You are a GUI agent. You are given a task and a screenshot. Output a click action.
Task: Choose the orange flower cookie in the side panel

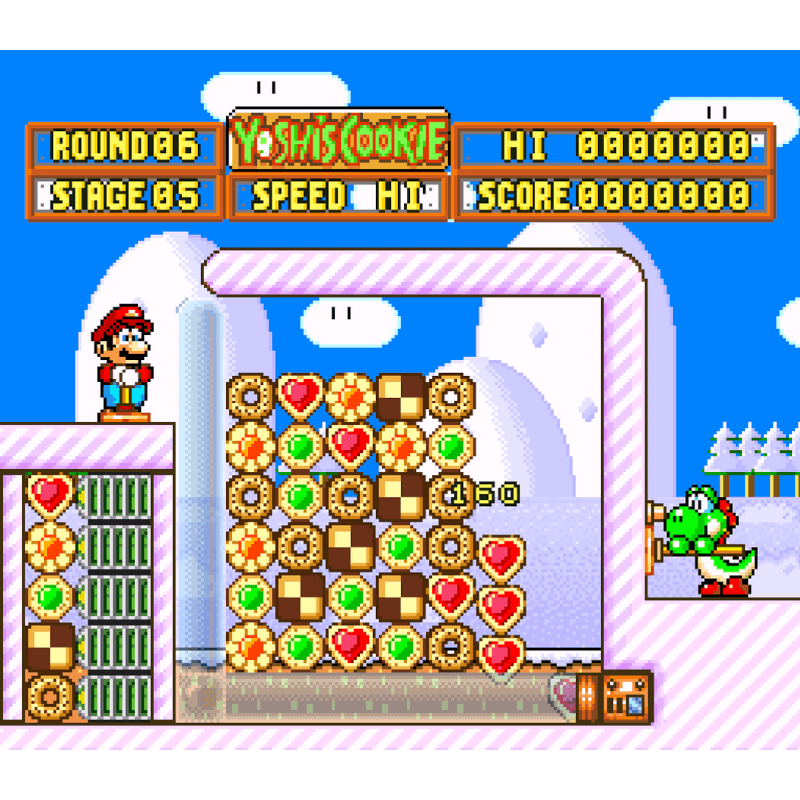coord(50,545)
